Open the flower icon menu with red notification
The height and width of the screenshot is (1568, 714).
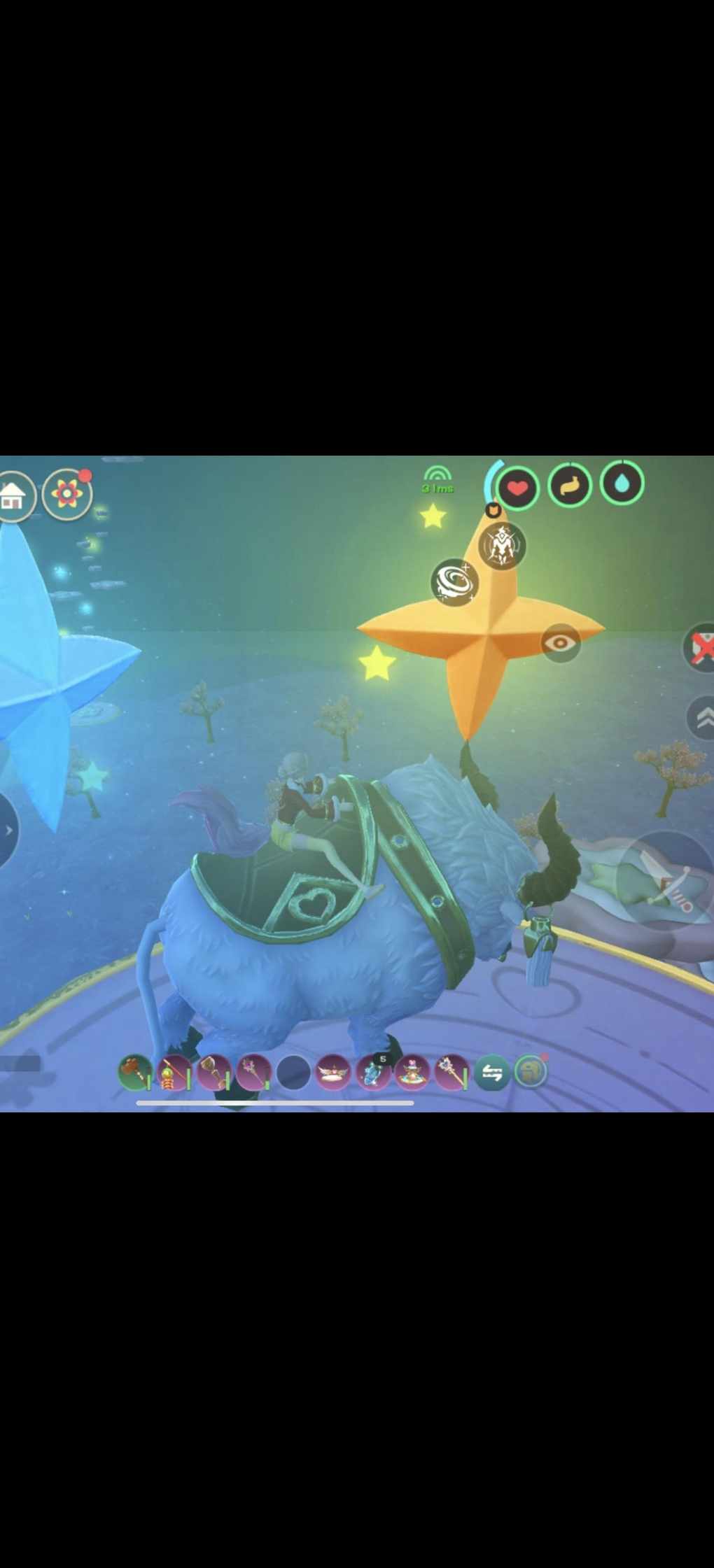click(66, 494)
